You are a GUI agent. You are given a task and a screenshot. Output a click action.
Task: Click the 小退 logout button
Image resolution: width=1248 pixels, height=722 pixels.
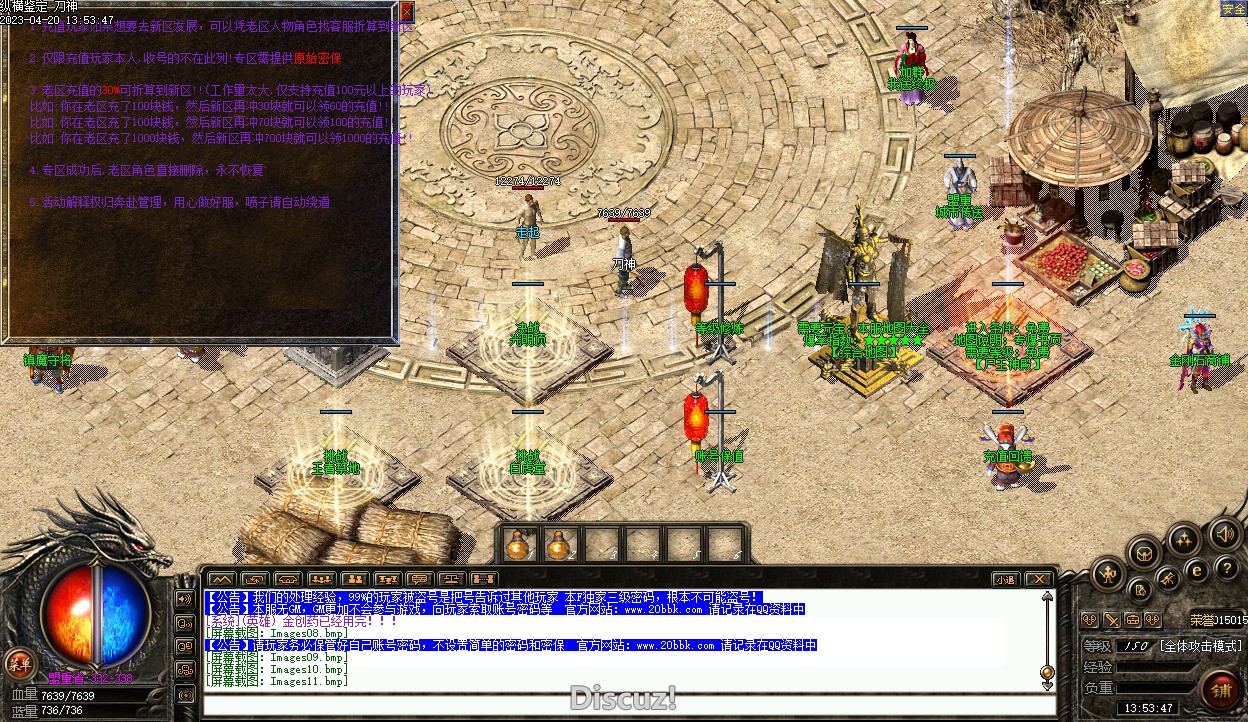[1006, 579]
